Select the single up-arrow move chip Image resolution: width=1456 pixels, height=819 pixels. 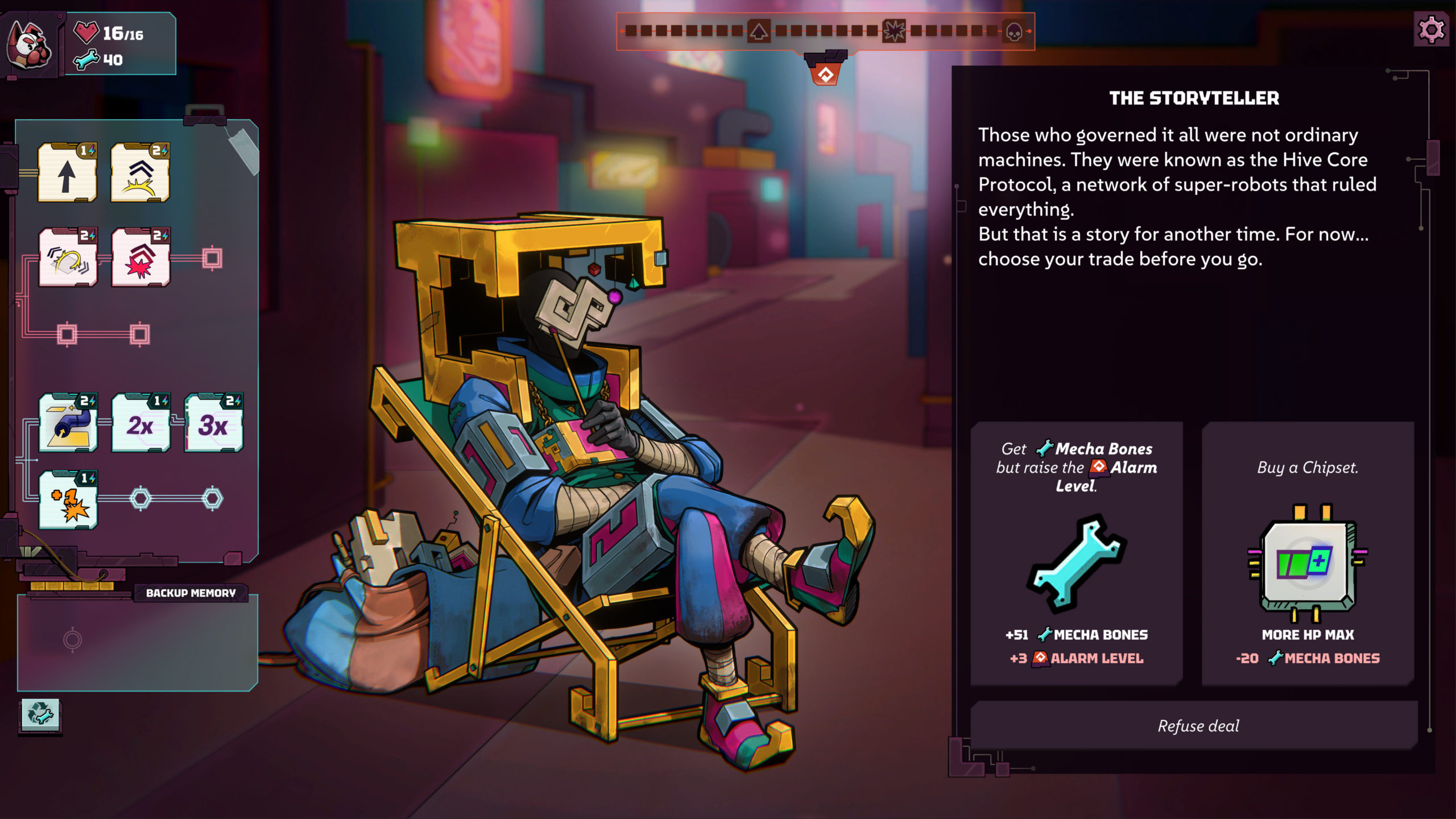pos(67,173)
